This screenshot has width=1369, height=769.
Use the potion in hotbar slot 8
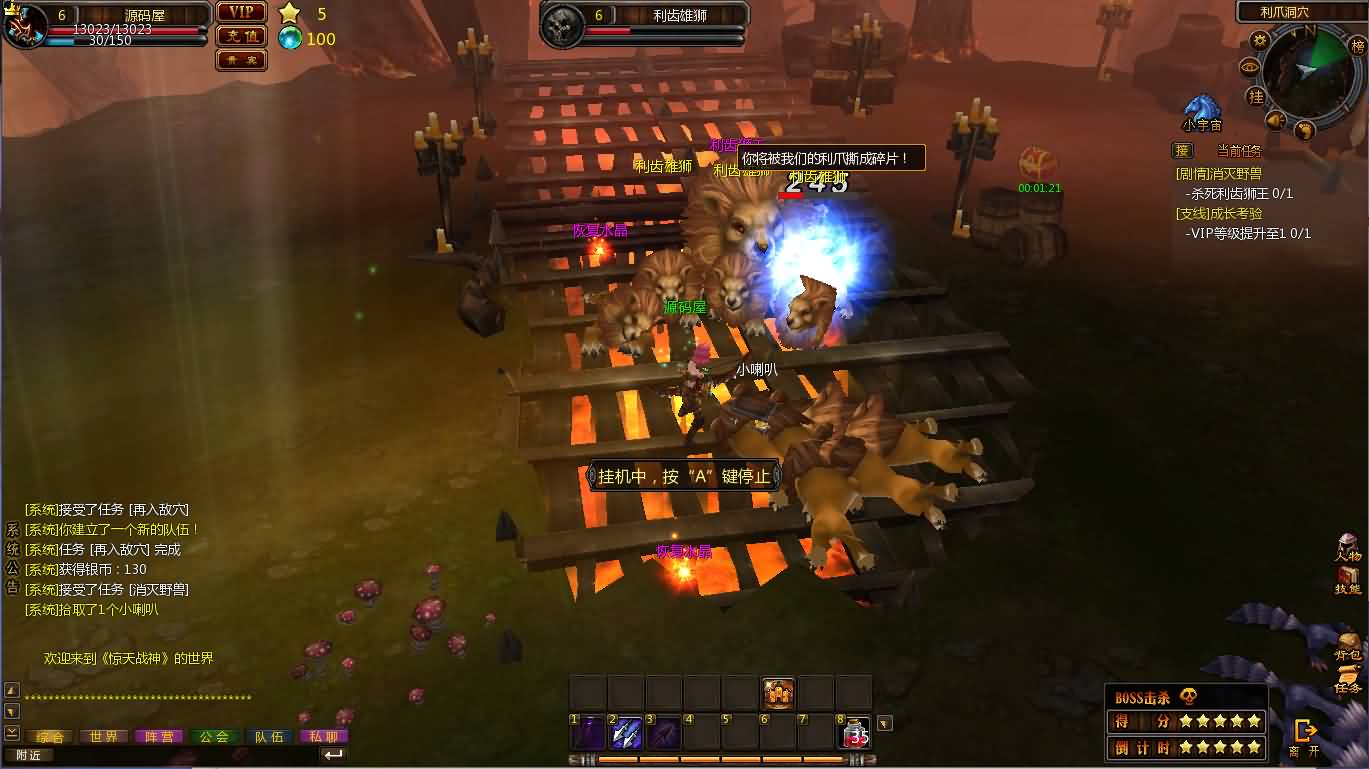(x=855, y=733)
